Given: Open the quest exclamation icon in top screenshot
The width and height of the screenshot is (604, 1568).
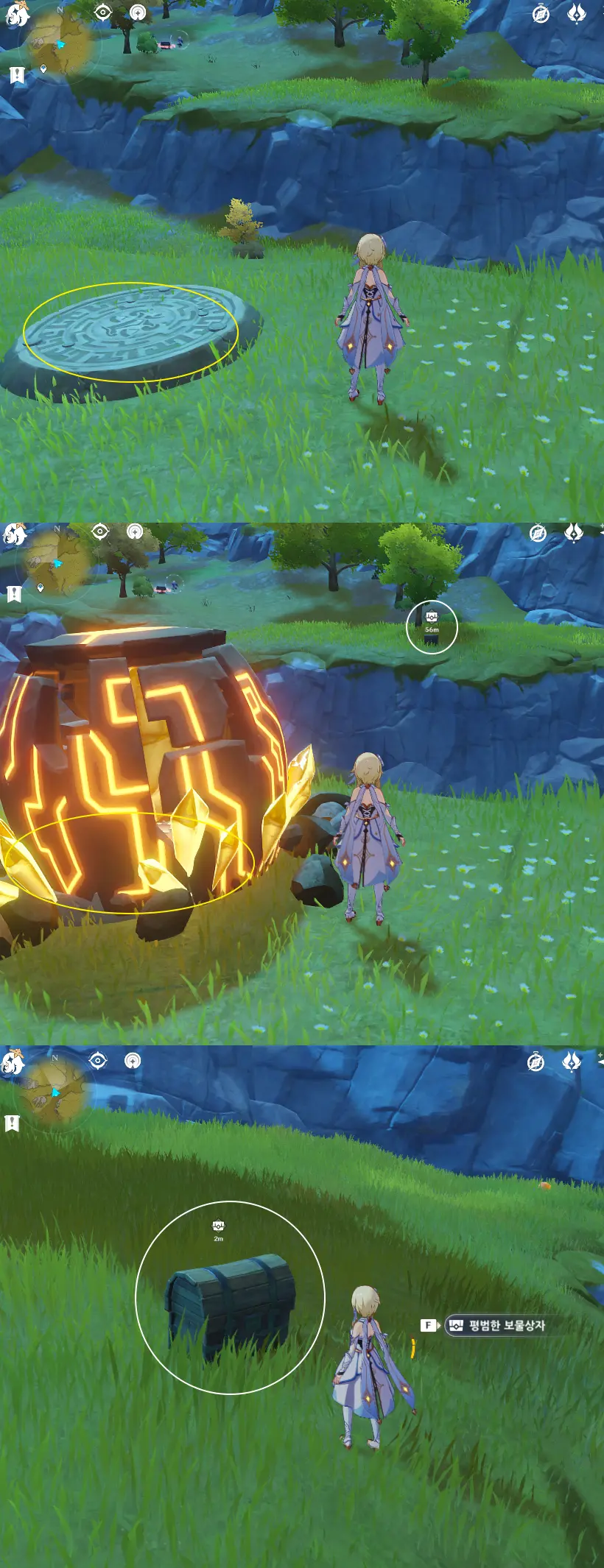Looking at the screenshot, I should (x=18, y=74).
